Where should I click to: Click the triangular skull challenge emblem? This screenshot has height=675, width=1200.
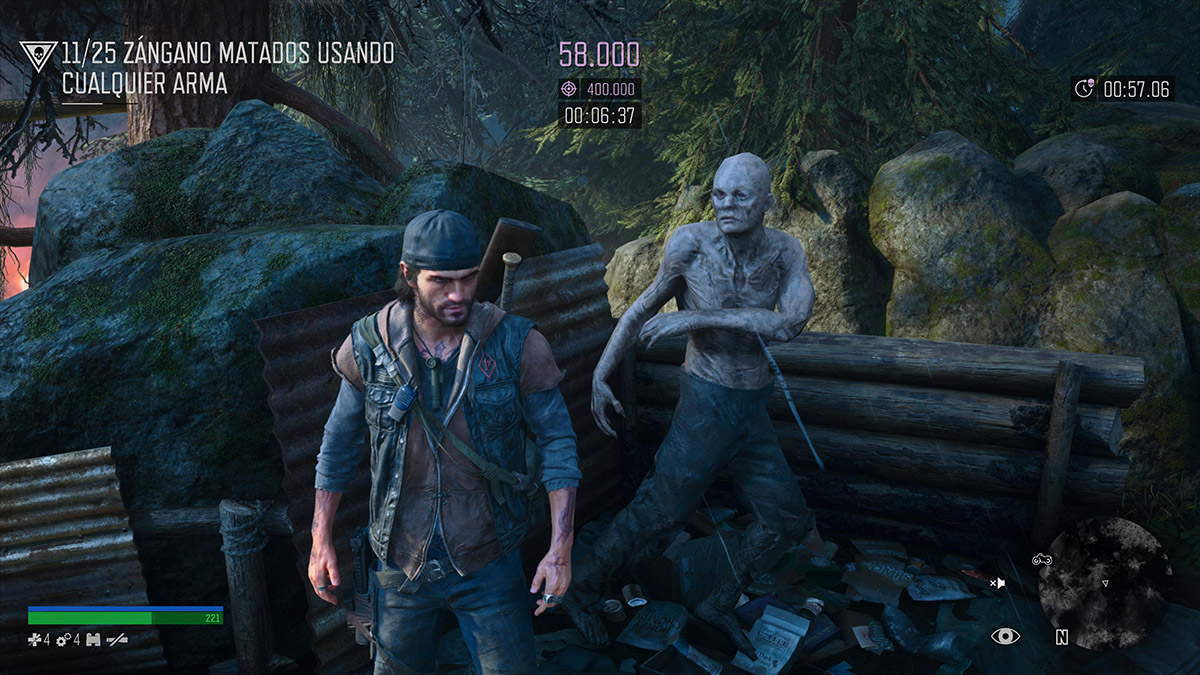[38, 56]
